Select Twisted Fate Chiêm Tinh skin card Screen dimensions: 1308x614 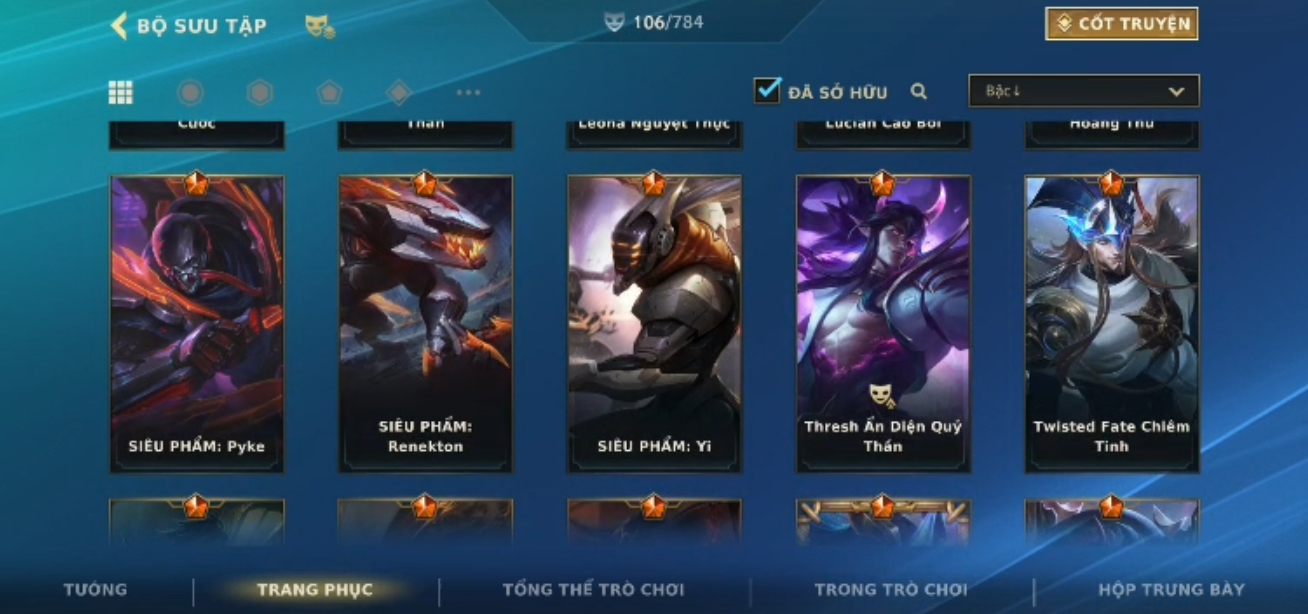click(x=1111, y=324)
